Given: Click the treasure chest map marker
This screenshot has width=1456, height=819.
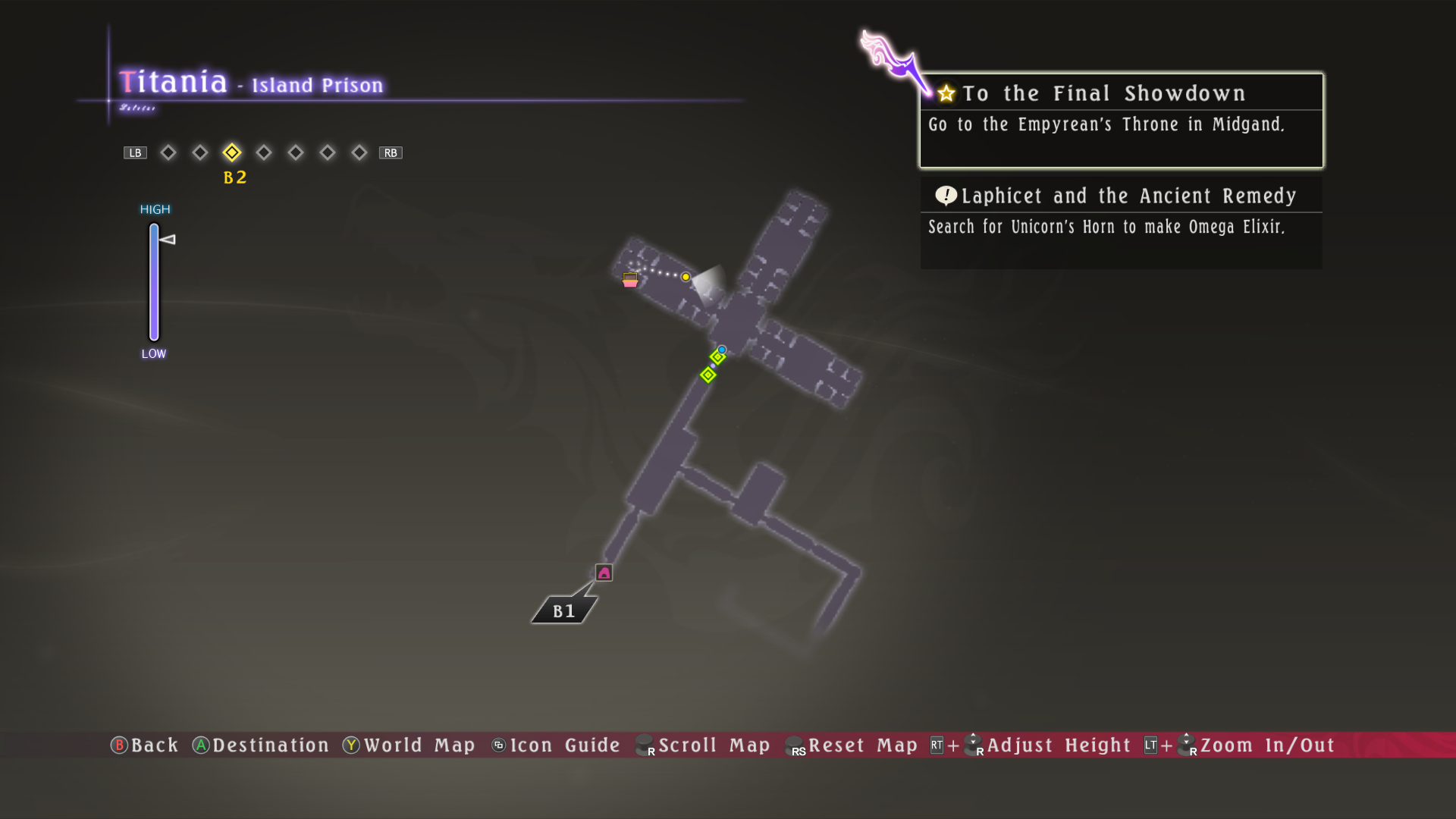Looking at the screenshot, I should pos(630,280).
